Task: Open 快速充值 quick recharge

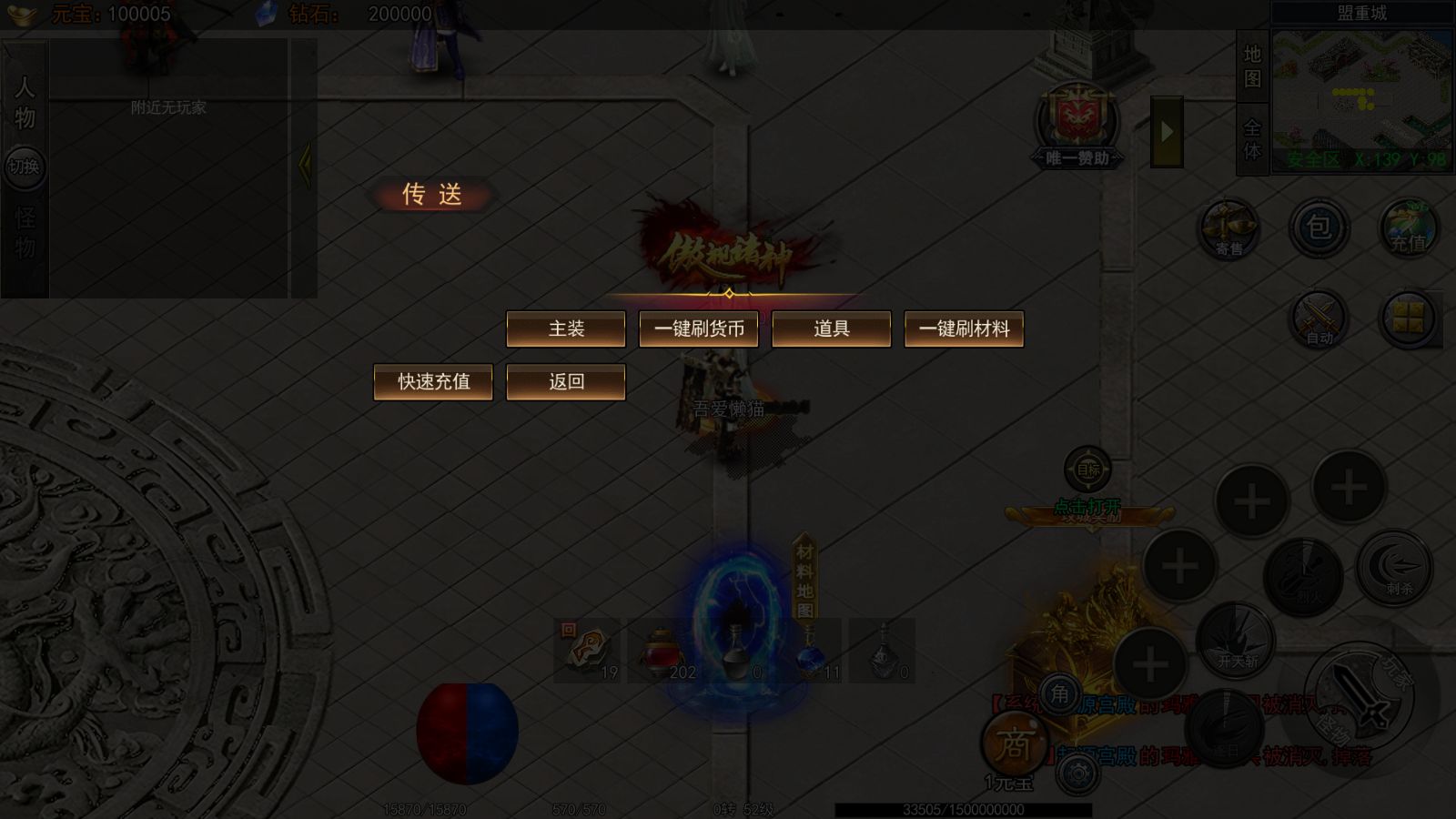Action: tap(433, 381)
